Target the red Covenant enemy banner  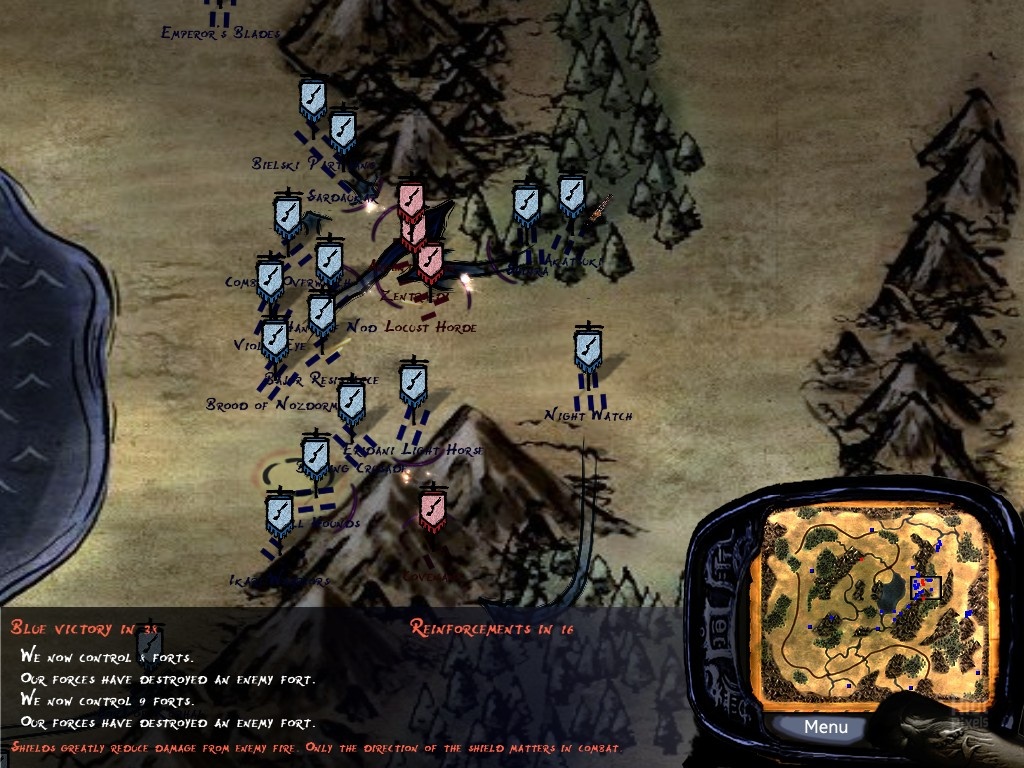[x=432, y=510]
